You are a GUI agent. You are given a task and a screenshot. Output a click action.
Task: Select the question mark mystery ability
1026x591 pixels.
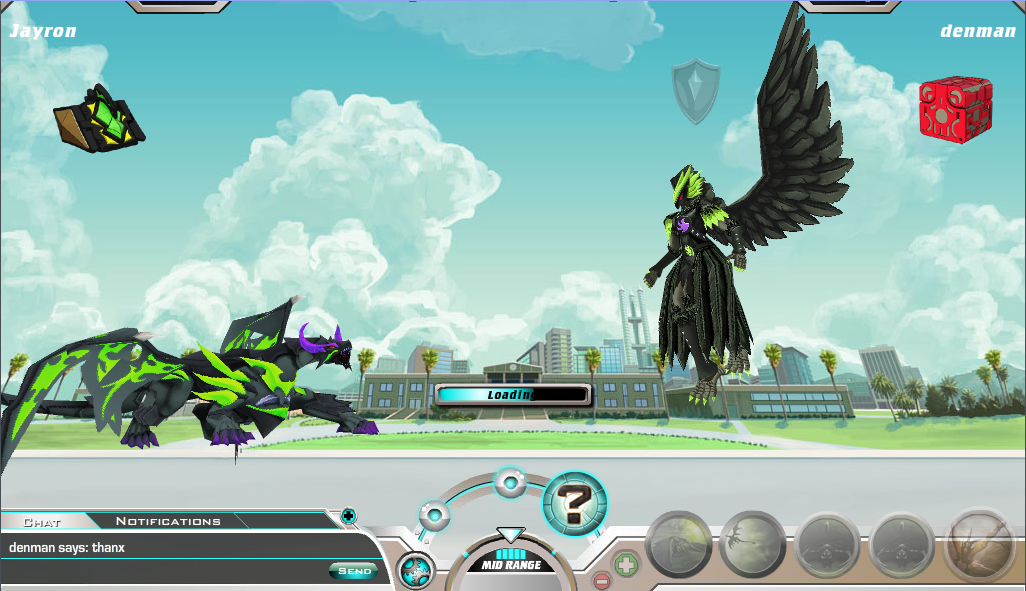coord(574,503)
